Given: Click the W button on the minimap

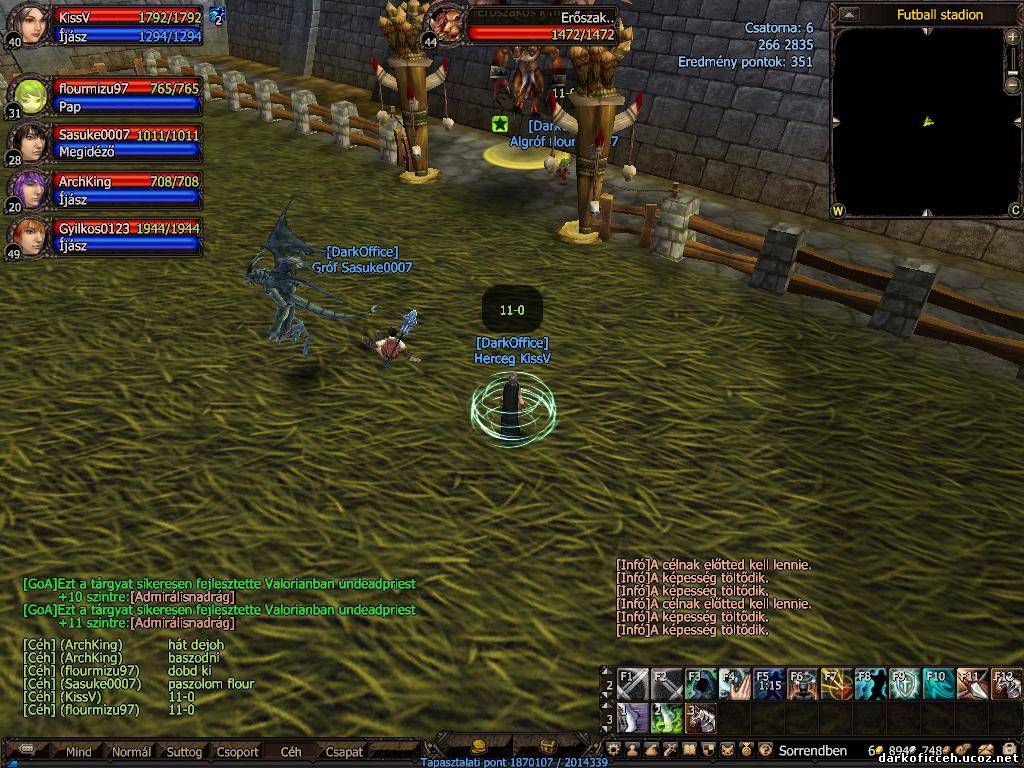Looking at the screenshot, I should [x=838, y=210].
